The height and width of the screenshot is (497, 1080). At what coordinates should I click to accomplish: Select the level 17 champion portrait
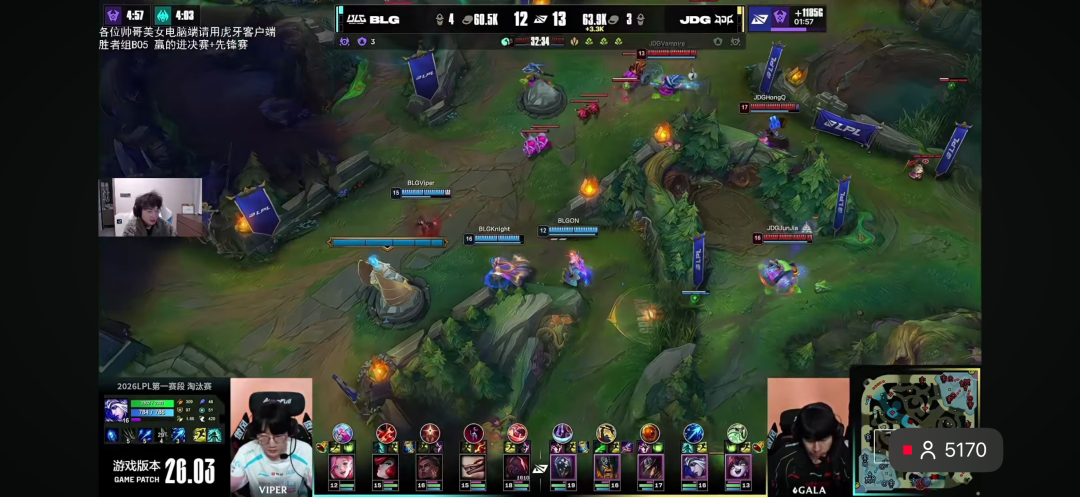pos(650,467)
